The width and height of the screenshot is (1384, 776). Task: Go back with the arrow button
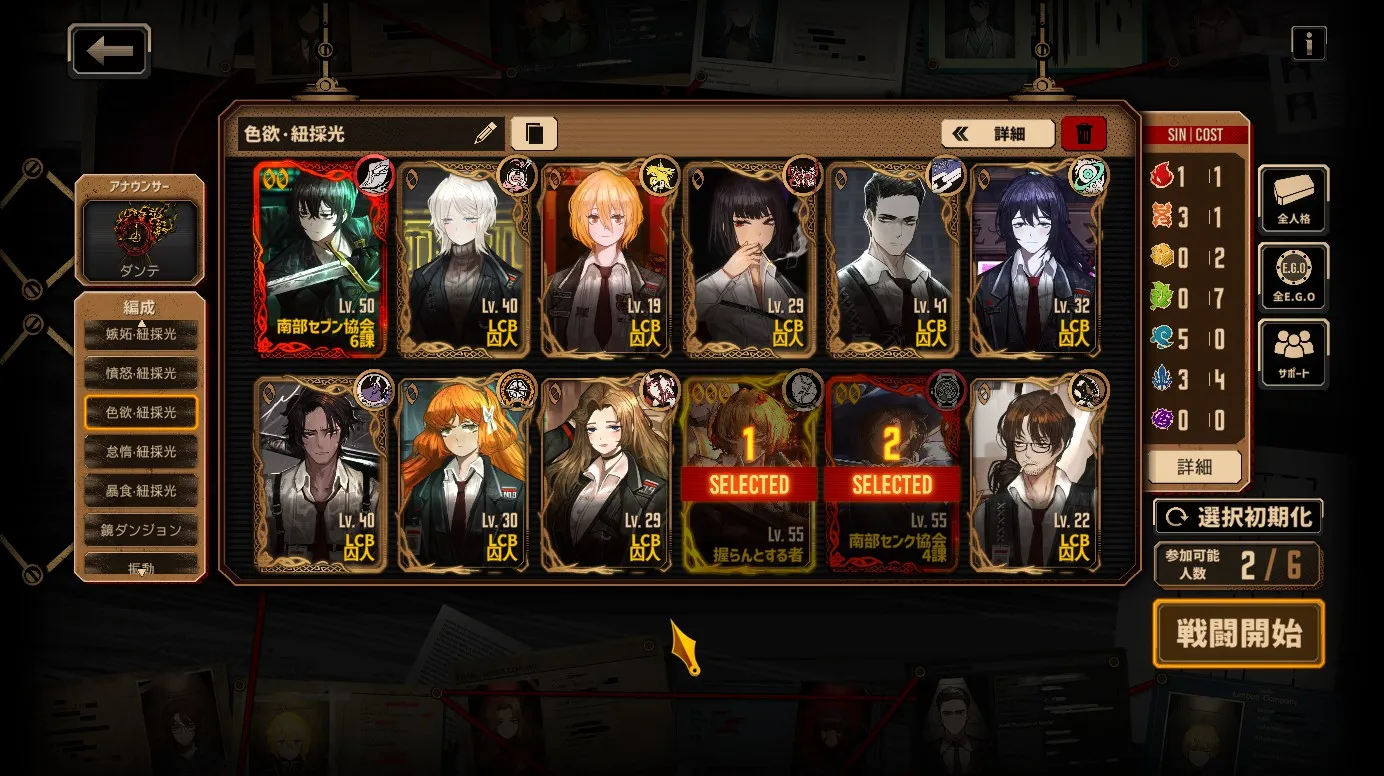point(110,51)
